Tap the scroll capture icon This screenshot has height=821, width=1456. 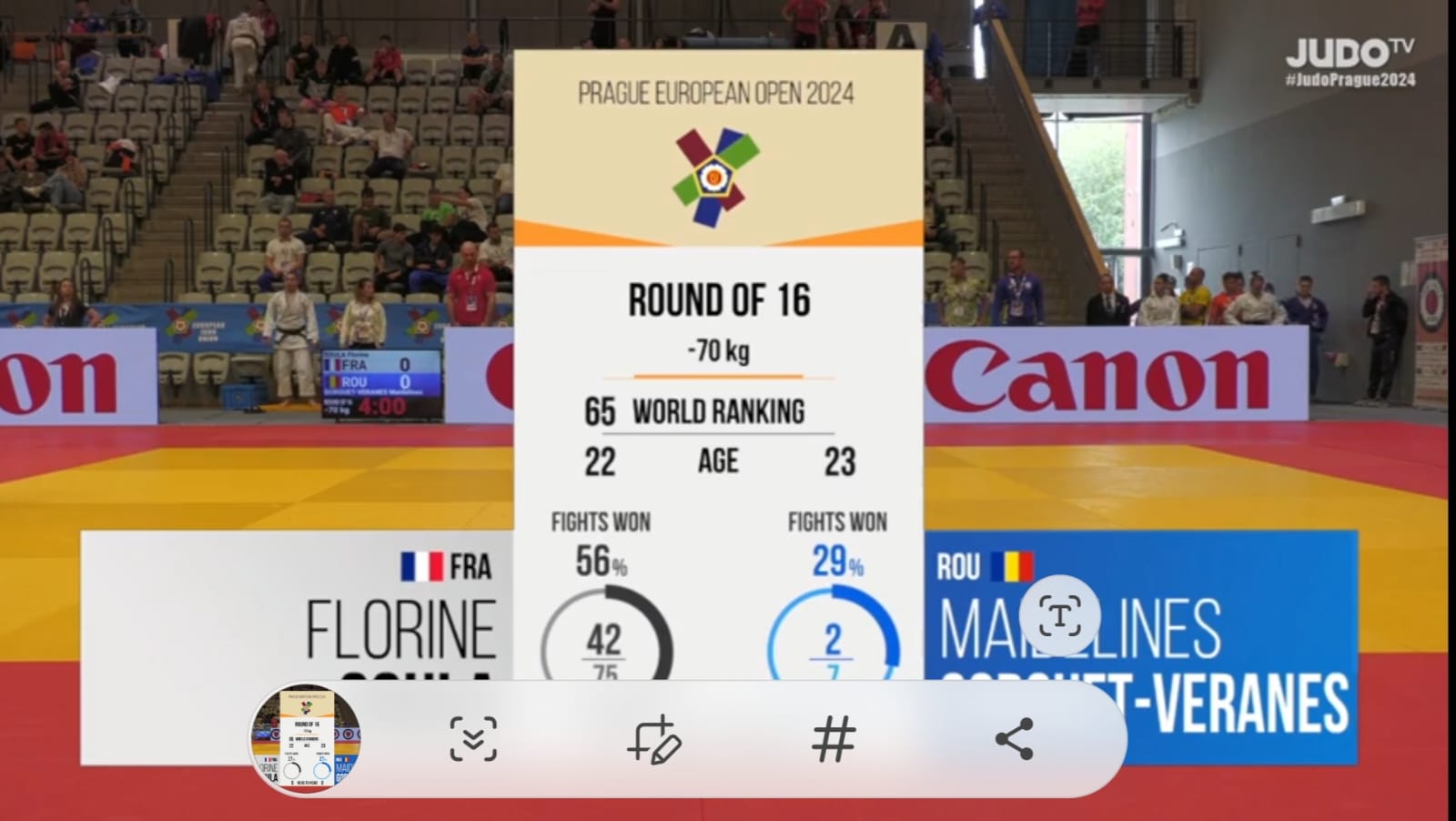(473, 738)
